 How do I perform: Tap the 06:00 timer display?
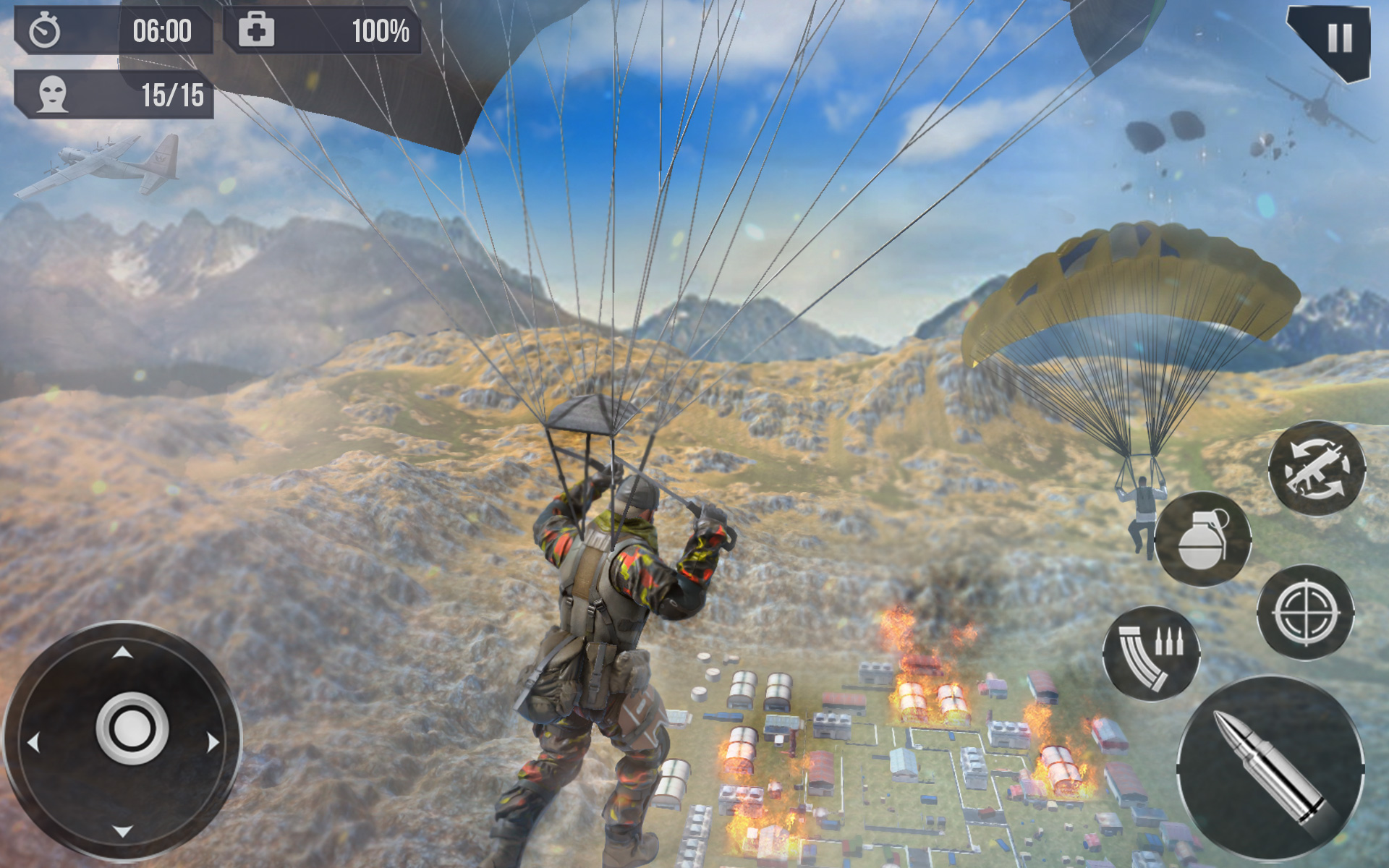pyautogui.click(x=163, y=30)
